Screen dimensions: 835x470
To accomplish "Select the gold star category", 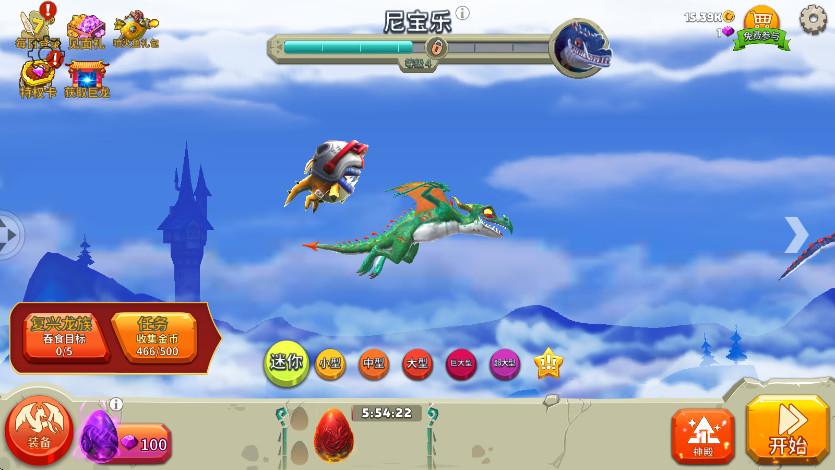I will (x=548, y=364).
